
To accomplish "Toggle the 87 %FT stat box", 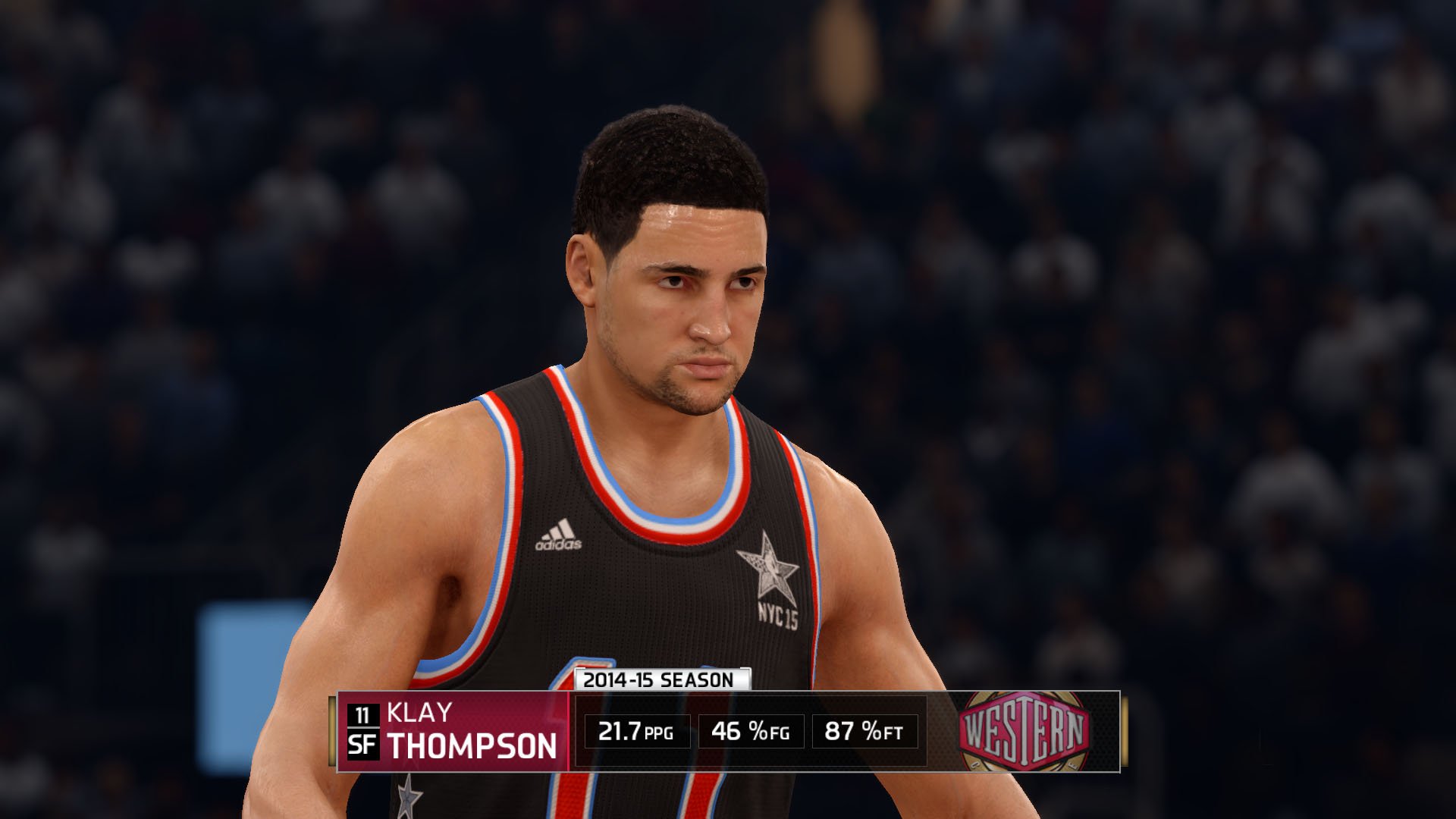I will 864,732.
